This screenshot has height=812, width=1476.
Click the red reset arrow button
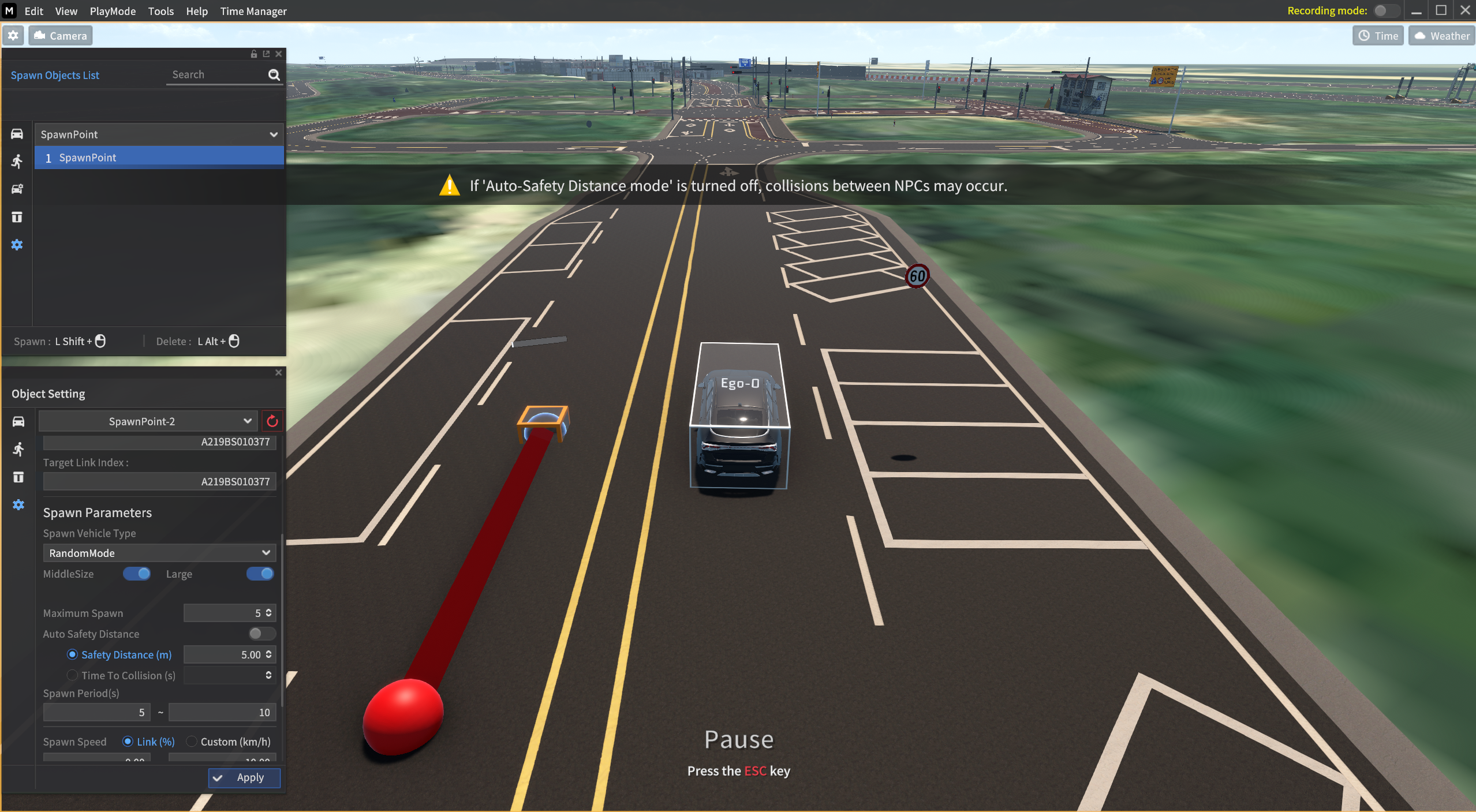(x=272, y=421)
